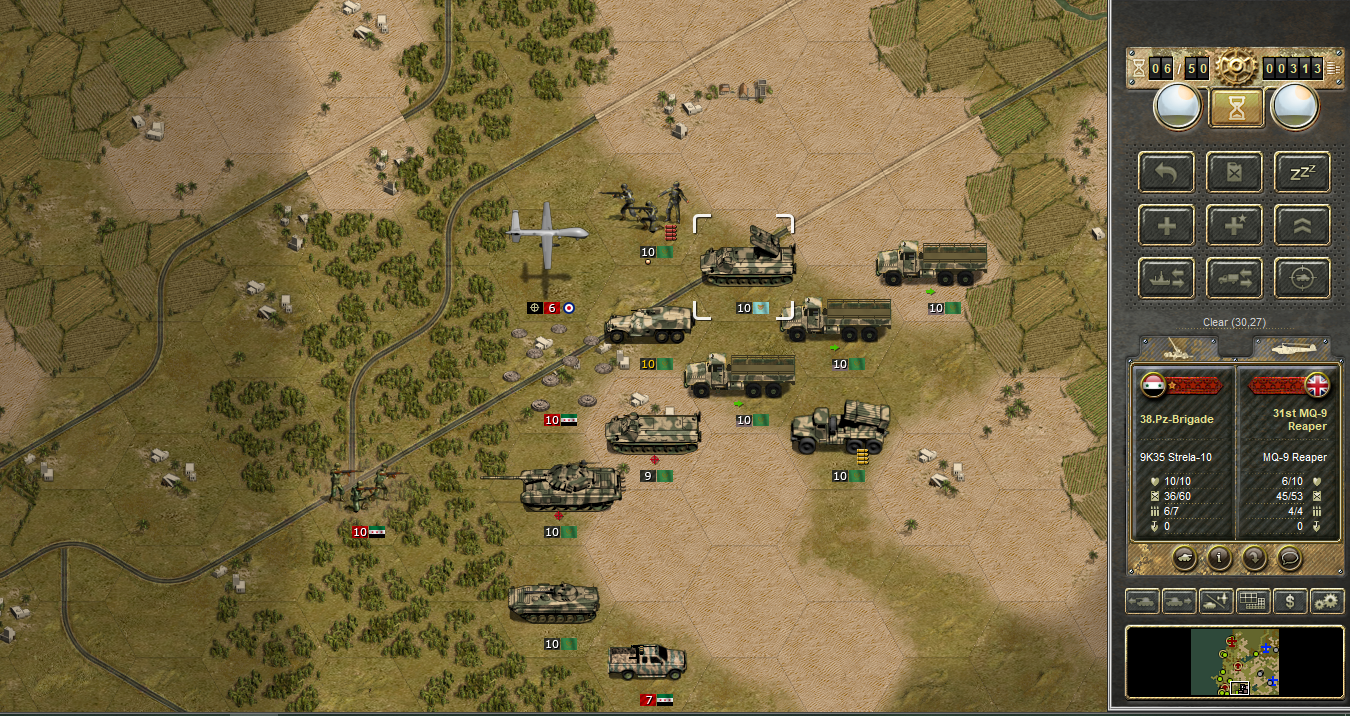
Task: Open the unit info round button
Action: [1218, 558]
